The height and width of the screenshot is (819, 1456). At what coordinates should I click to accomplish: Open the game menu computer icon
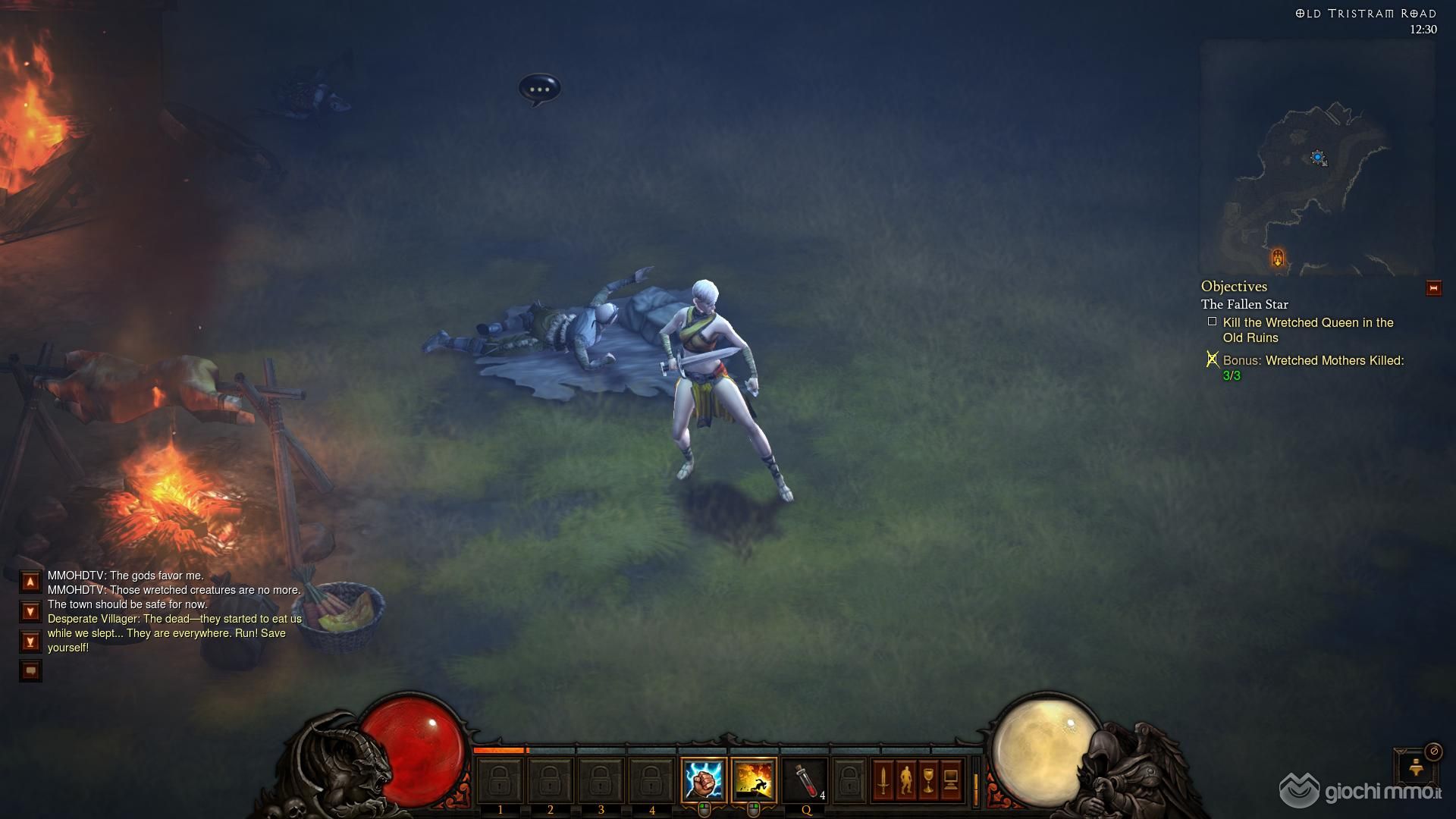click(951, 780)
